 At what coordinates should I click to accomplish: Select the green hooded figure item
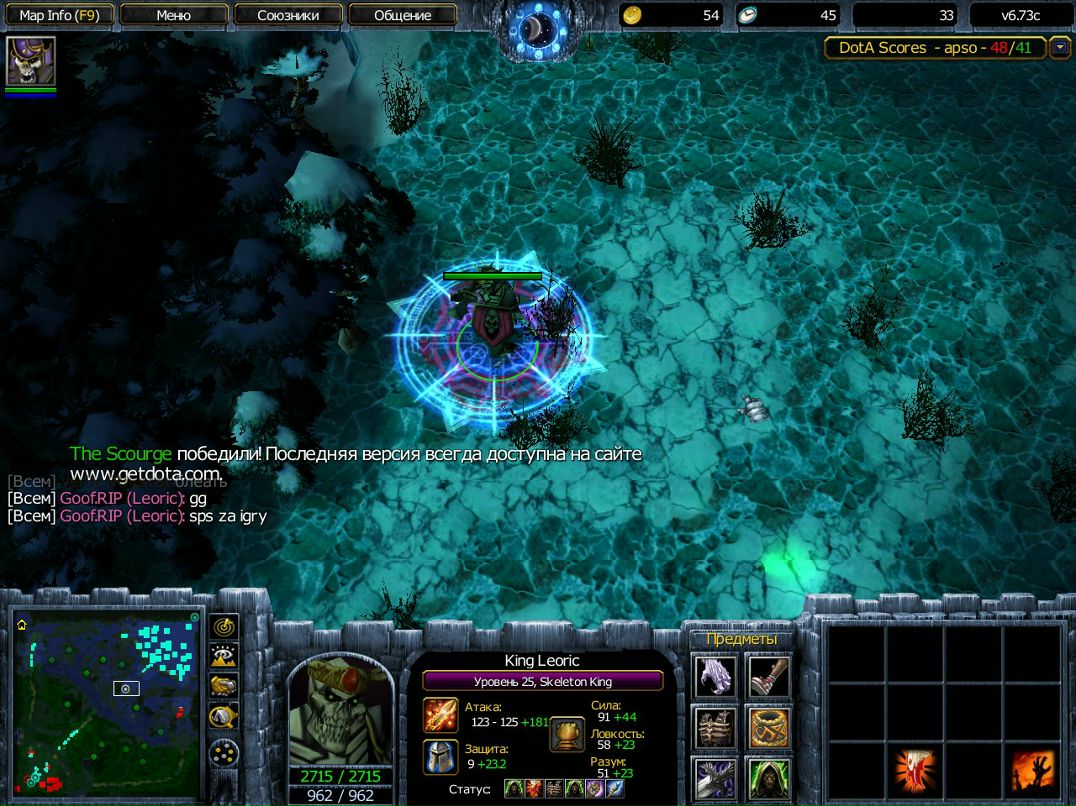click(x=768, y=778)
